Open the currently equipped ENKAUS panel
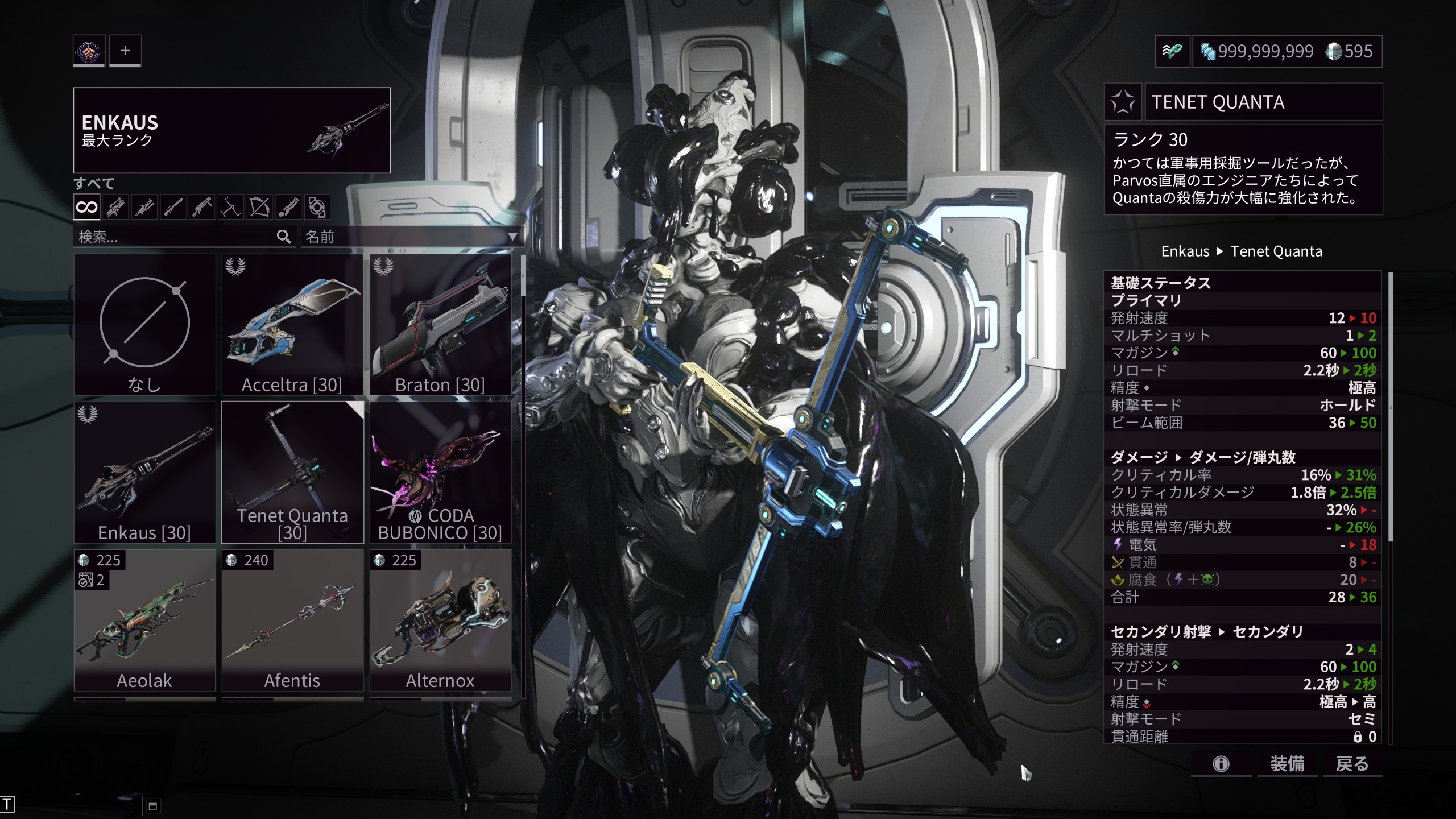 [x=231, y=130]
